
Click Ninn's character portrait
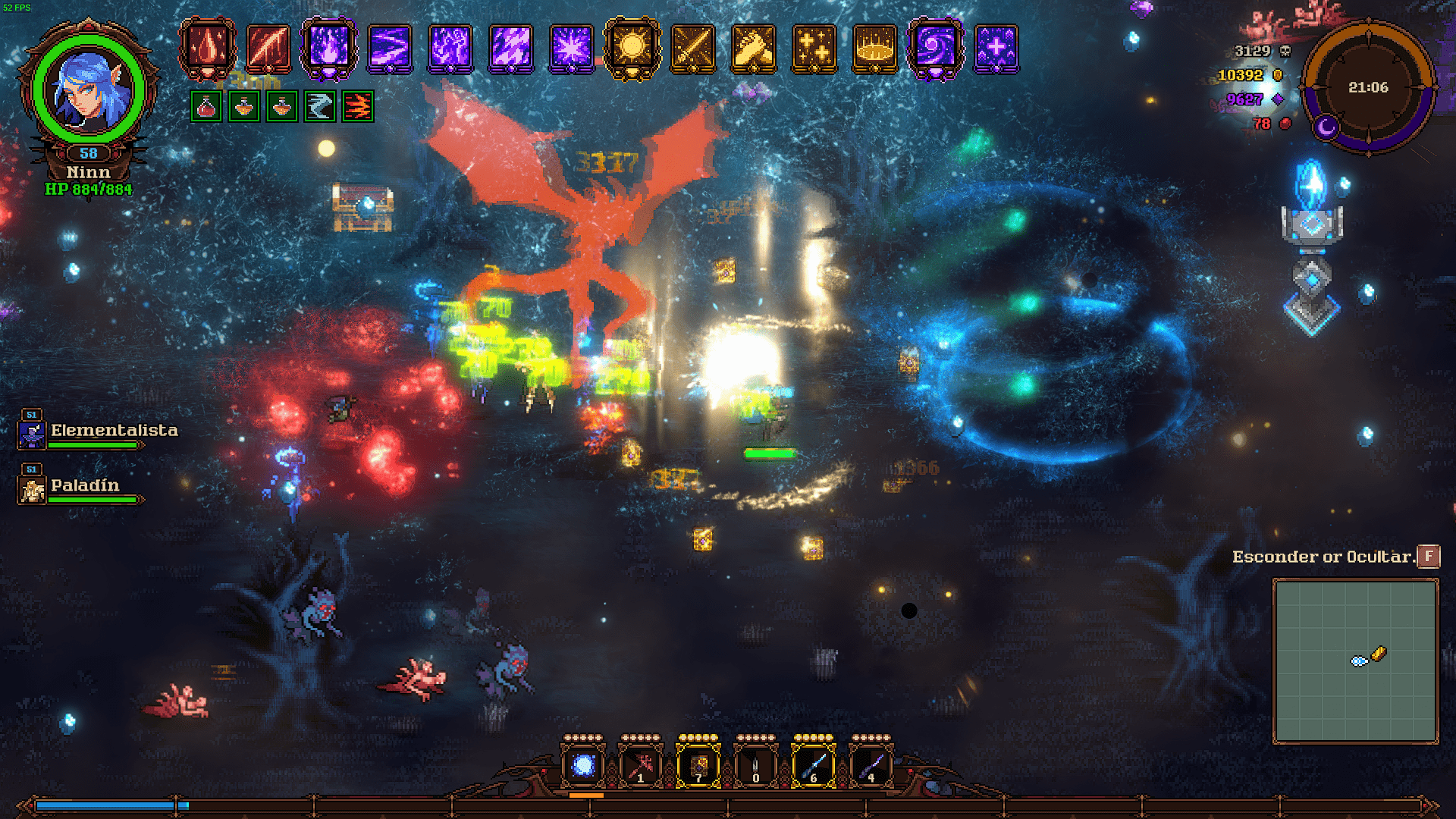coord(89,89)
